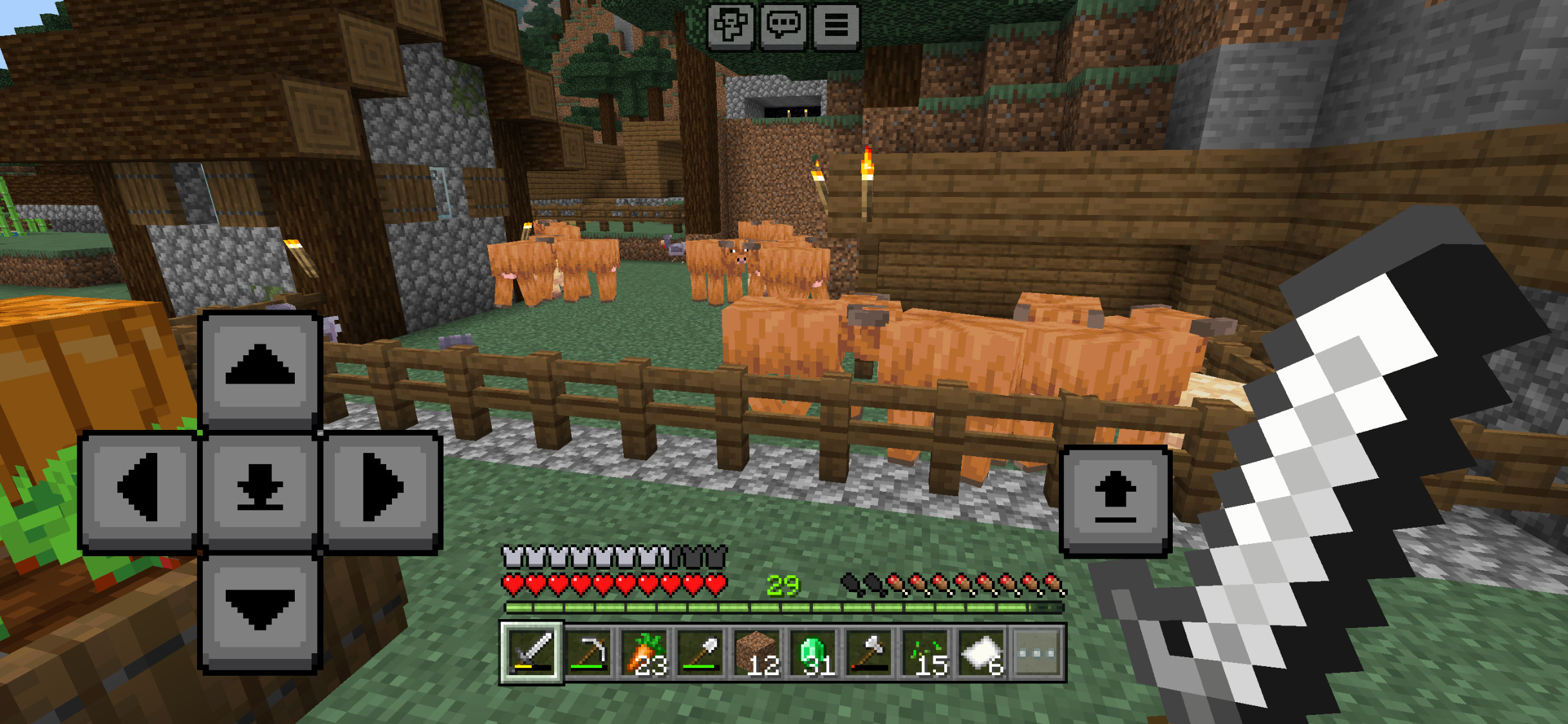Open the emote button at the top
The height and width of the screenshot is (724, 1568).
[x=731, y=26]
